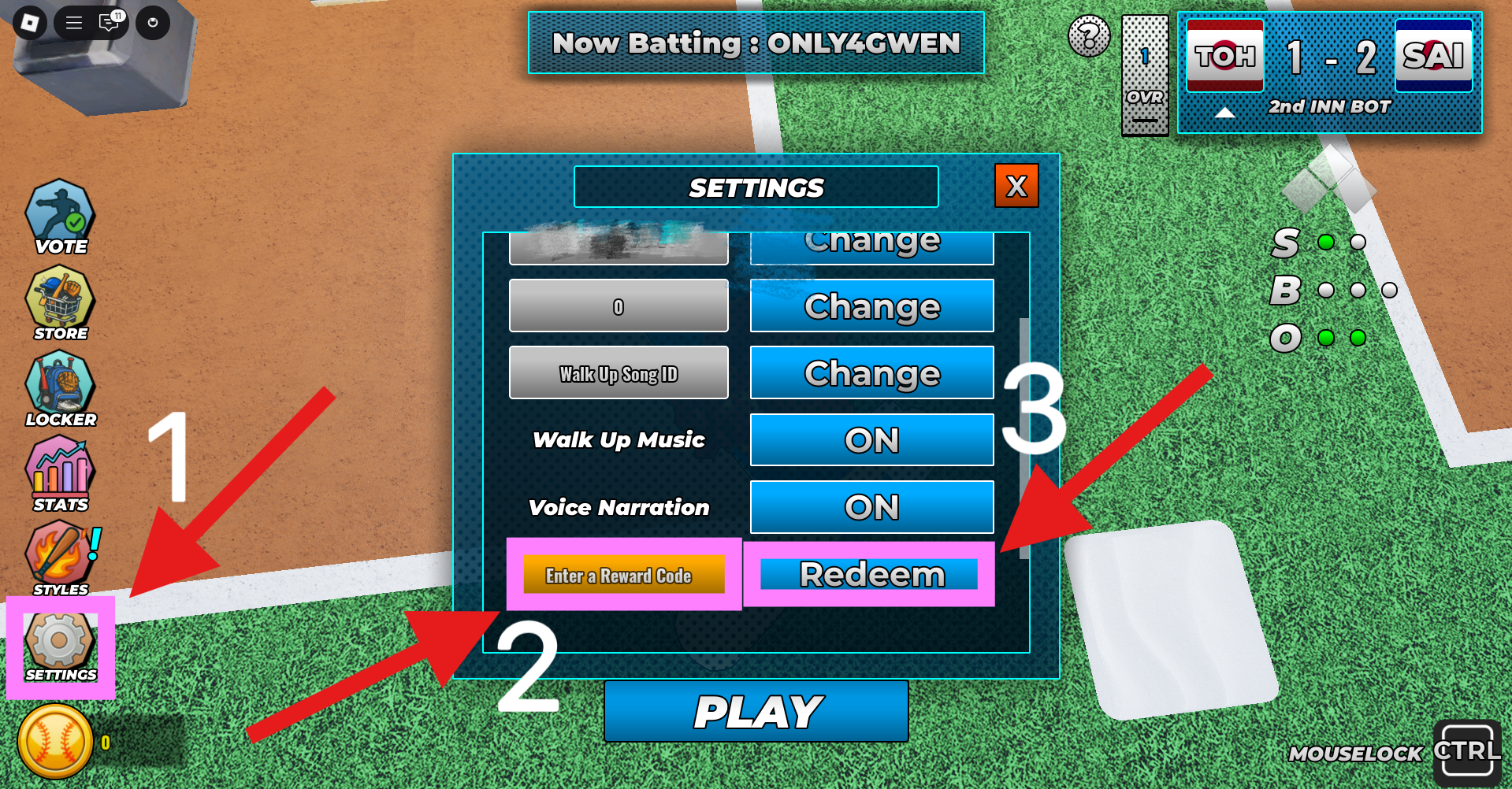The image size is (1512, 789).
Task: Click the OVR scoreboard column
Action: [1145, 75]
